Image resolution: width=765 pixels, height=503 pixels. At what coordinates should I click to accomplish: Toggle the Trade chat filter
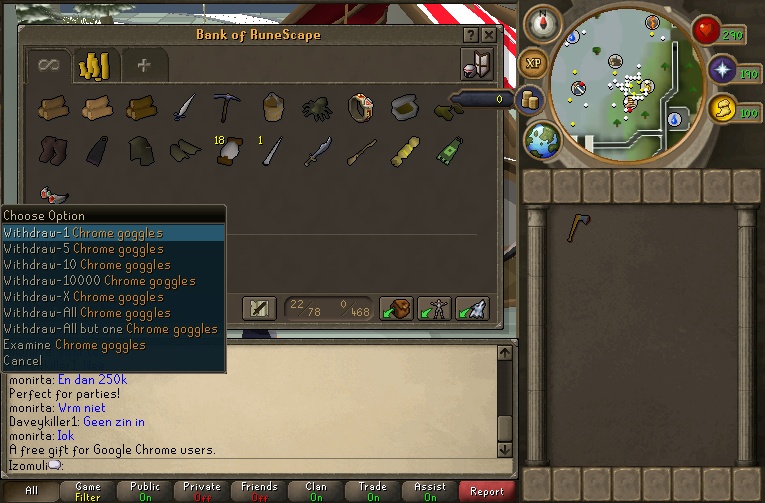tap(372, 491)
